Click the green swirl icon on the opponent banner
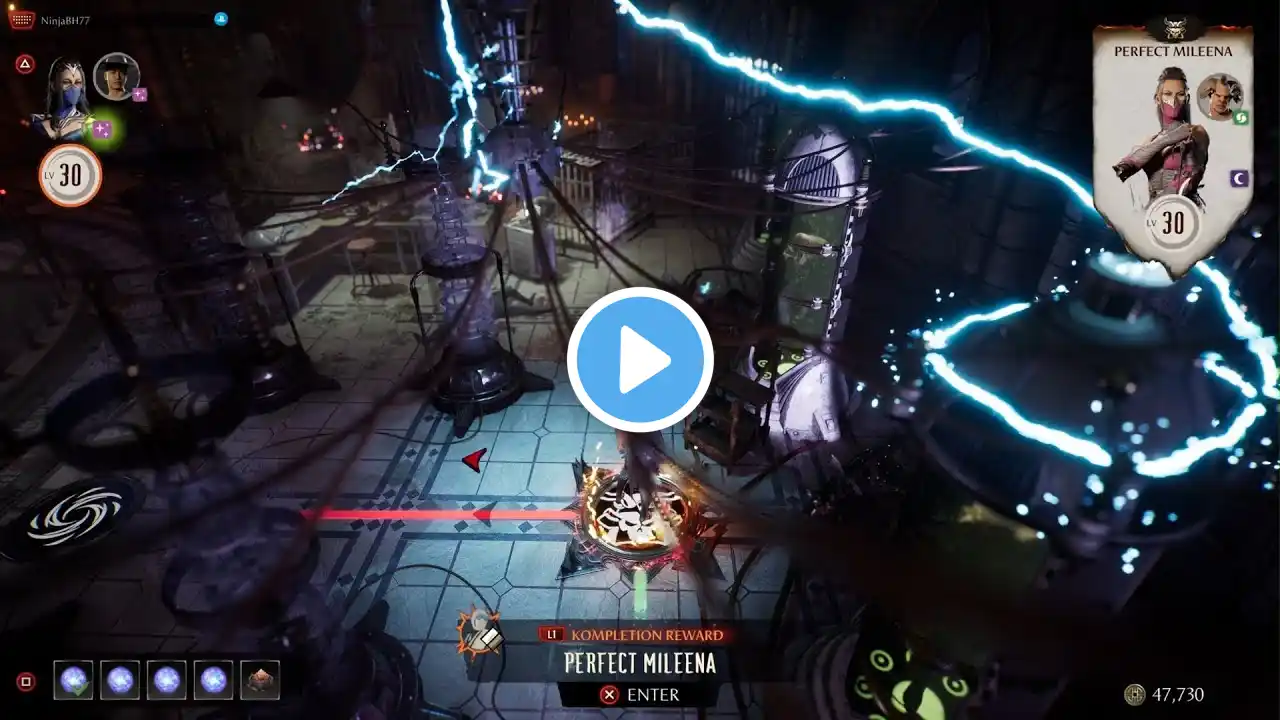1280x720 pixels. pyautogui.click(x=1240, y=118)
